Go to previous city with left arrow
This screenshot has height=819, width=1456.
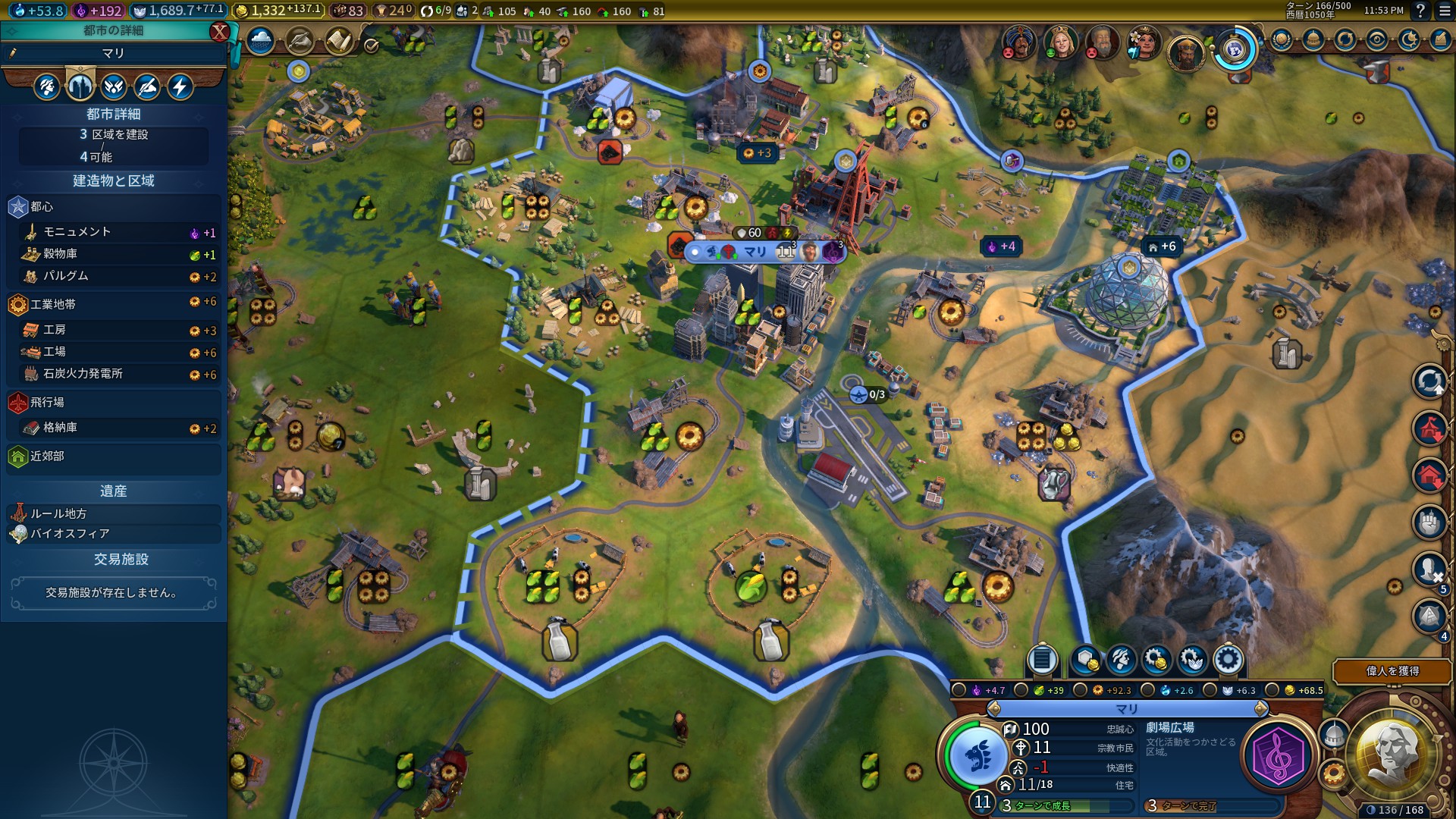tap(994, 708)
